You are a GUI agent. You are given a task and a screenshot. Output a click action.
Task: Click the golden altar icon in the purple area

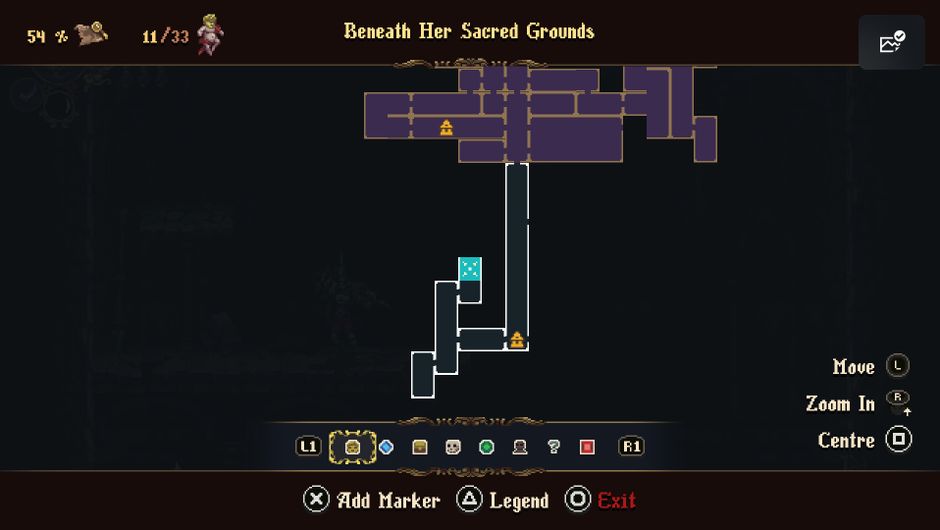446,127
